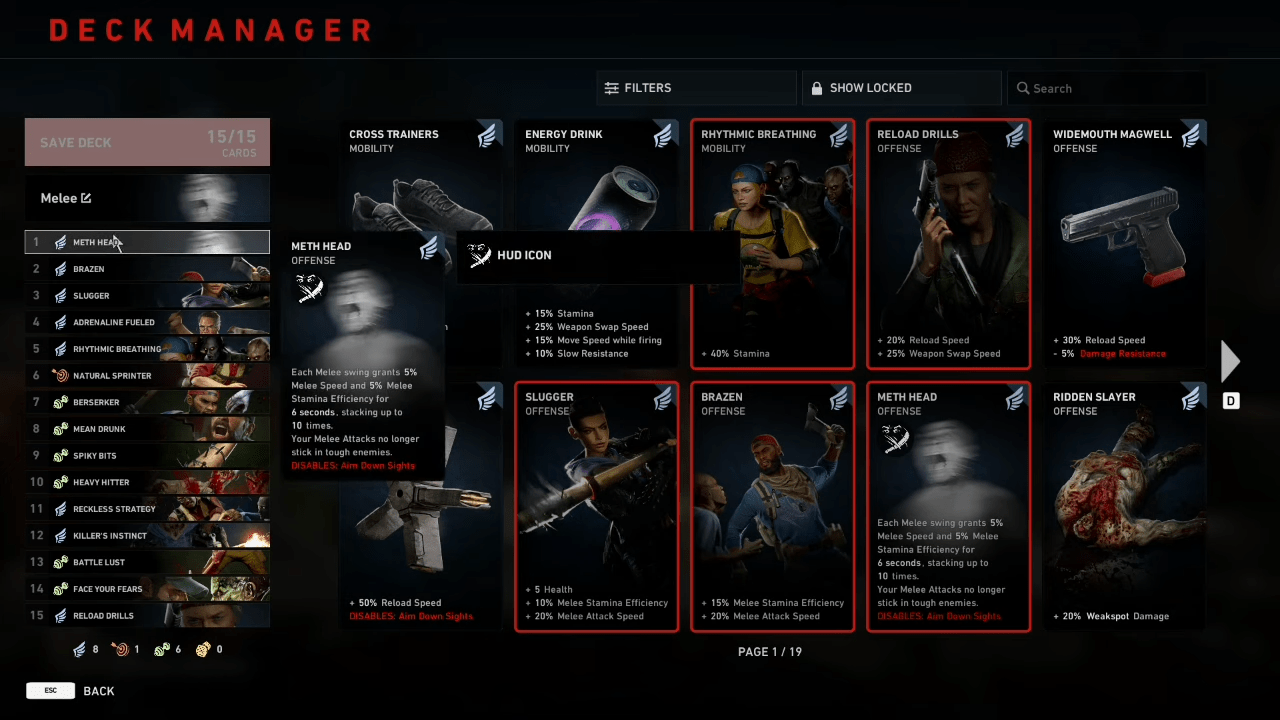Select Natural Sprinter in the deck list
This screenshot has height=720, width=1280.
(x=147, y=376)
